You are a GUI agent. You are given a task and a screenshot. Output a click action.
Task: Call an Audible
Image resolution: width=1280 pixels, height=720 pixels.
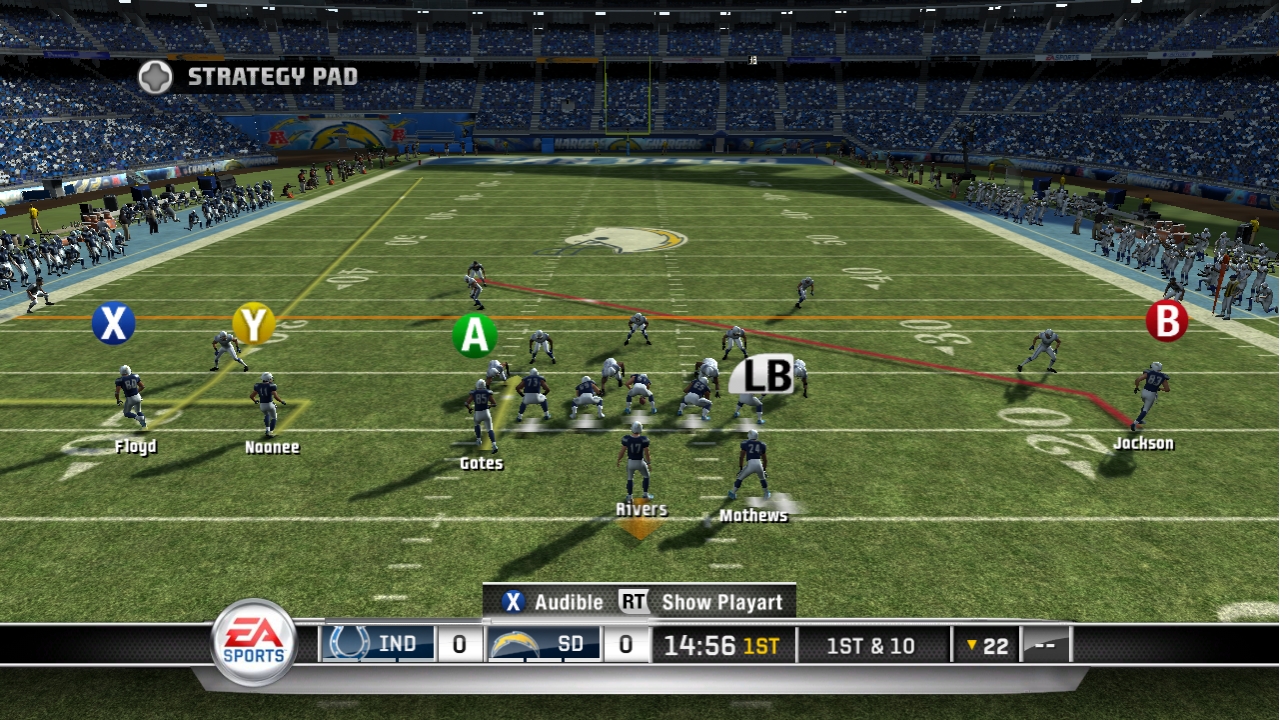[x=568, y=602]
